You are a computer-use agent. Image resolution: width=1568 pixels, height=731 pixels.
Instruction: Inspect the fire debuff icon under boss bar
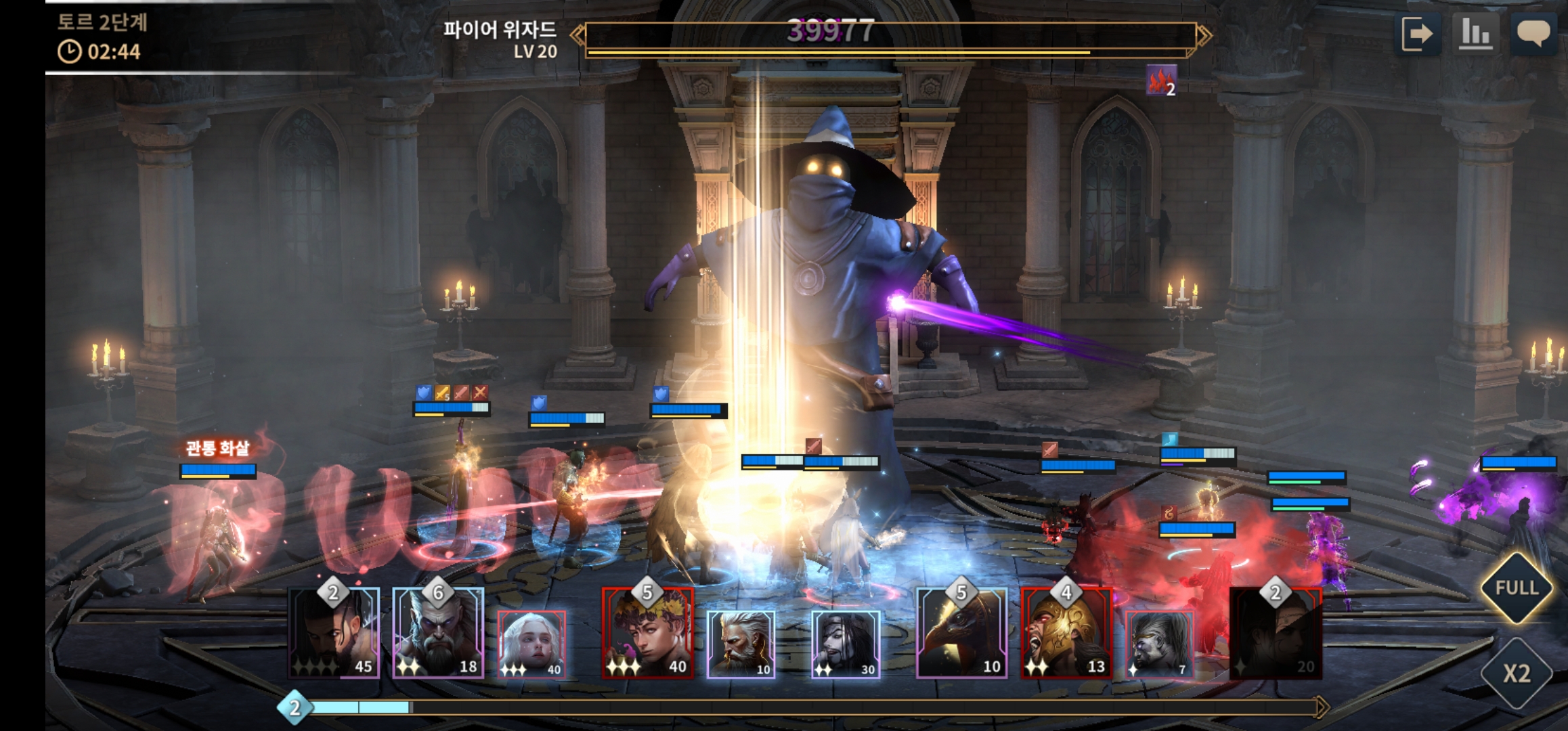(1161, 81)
